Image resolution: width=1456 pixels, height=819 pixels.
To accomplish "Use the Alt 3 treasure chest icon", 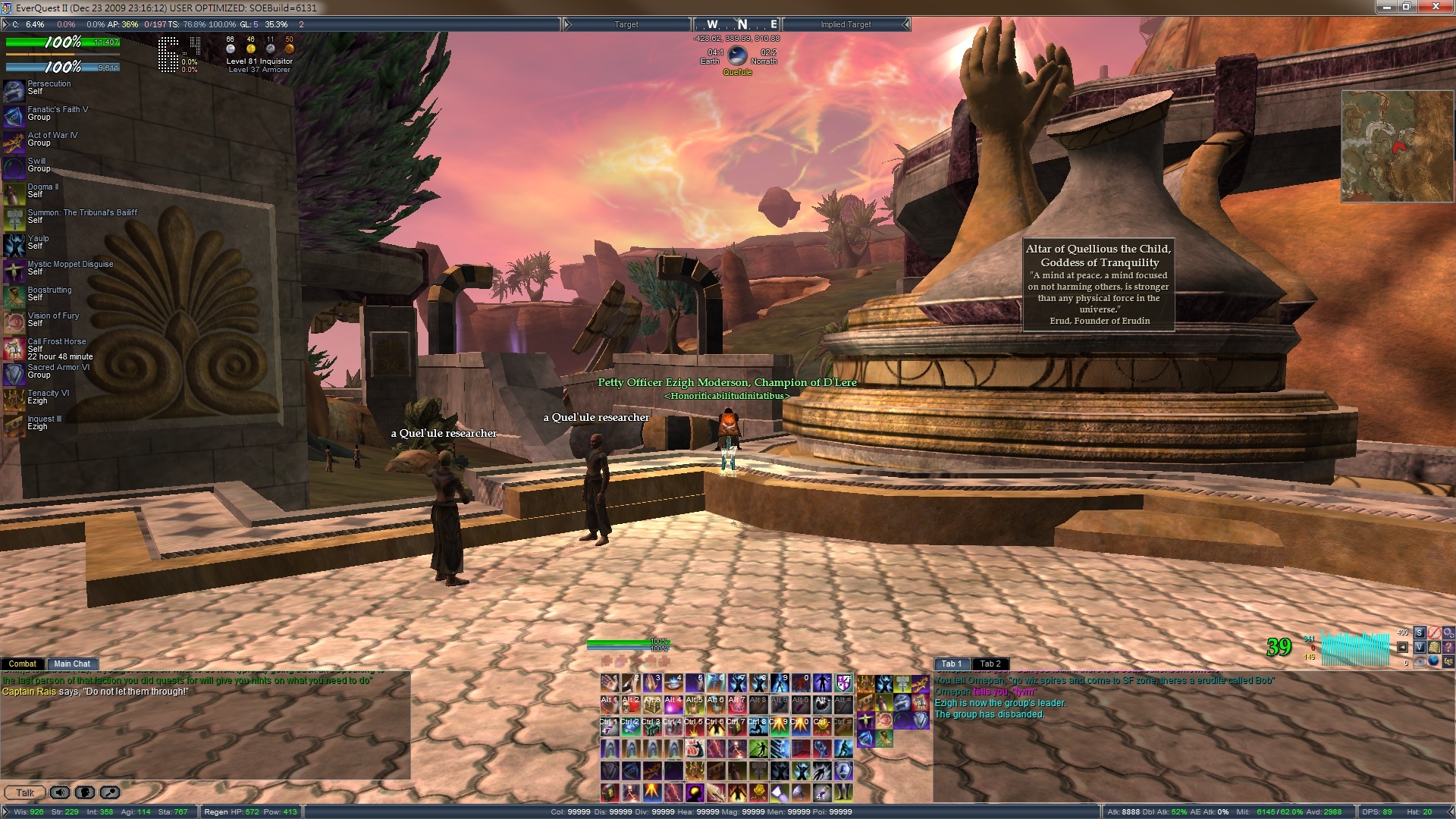I will click(x=652, y=704).
